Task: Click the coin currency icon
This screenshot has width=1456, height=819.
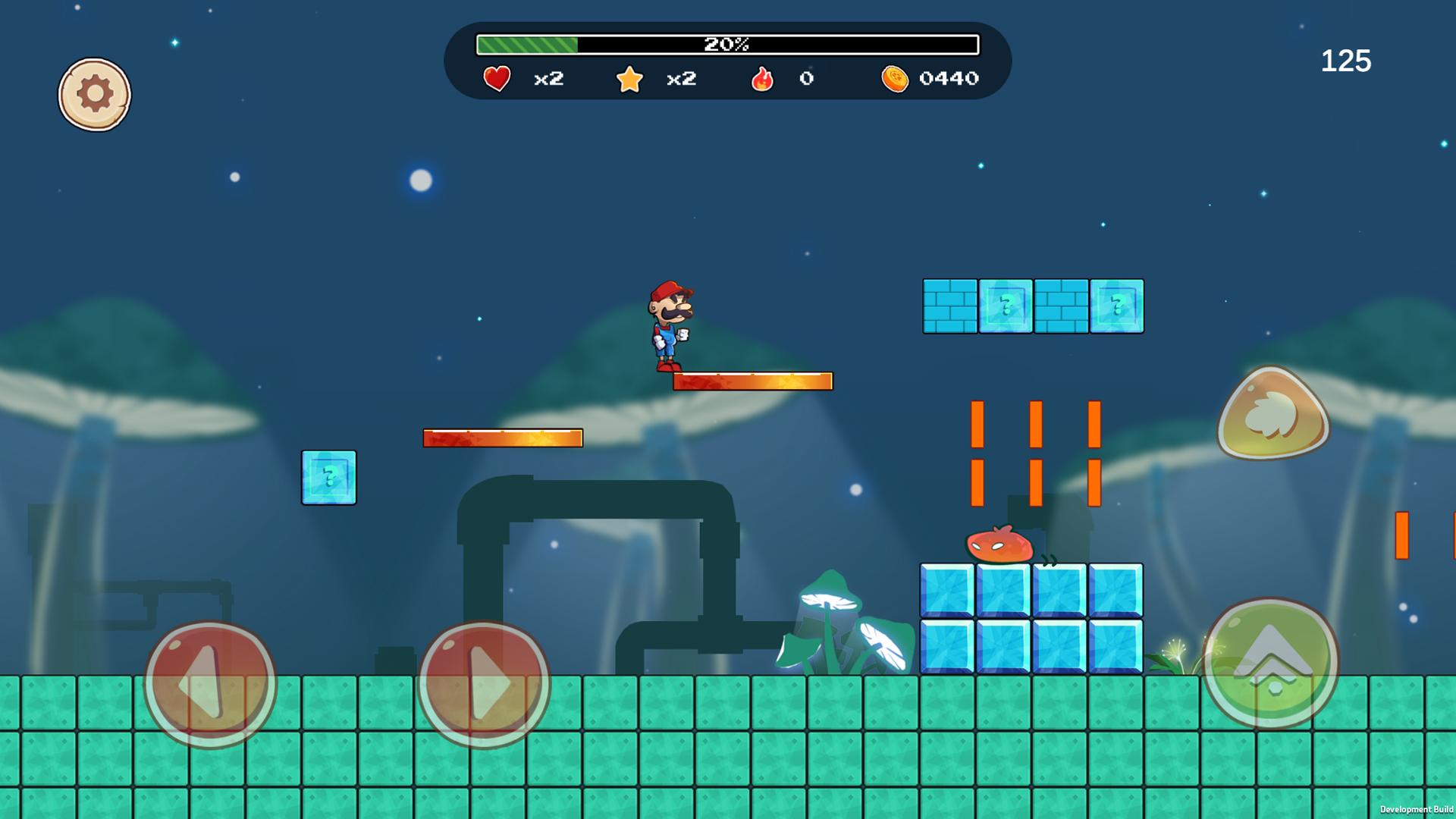Action: click(896, 78)
